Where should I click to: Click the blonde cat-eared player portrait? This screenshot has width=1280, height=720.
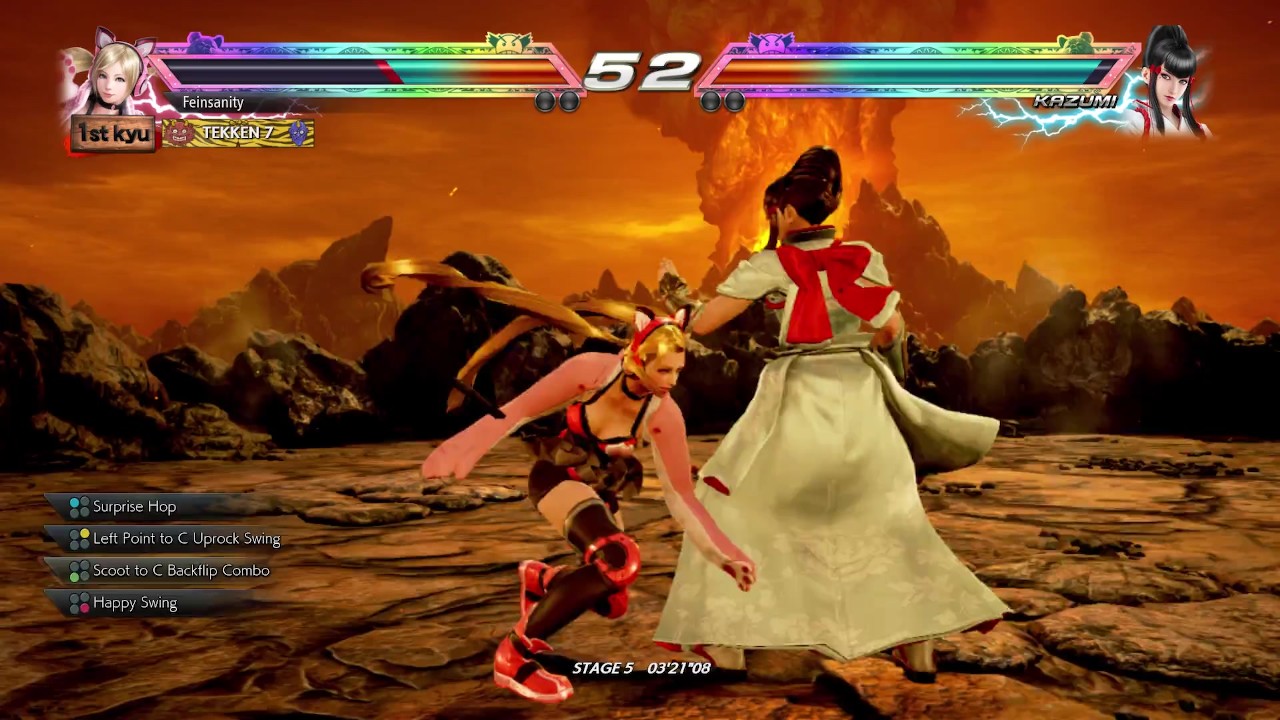pyautogui.click(x=111, y=78)
